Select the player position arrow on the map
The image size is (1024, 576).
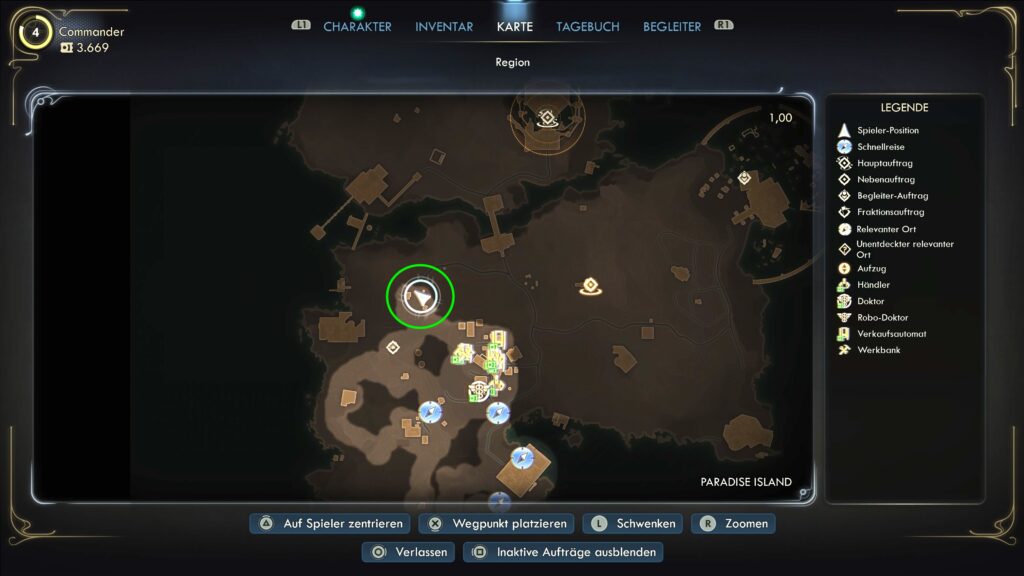[x=421, y=296]
